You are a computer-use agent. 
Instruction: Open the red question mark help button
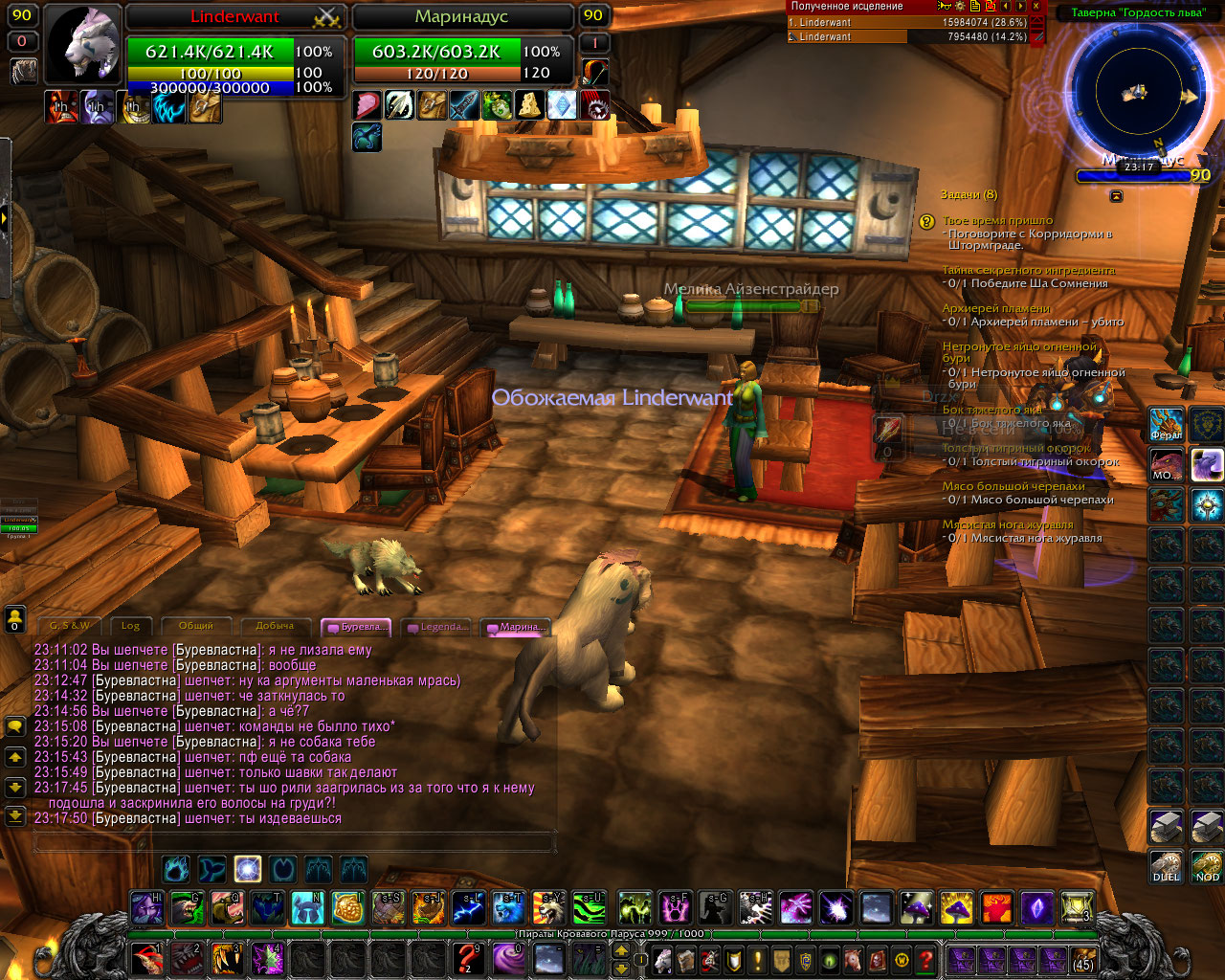pos(925,958)
